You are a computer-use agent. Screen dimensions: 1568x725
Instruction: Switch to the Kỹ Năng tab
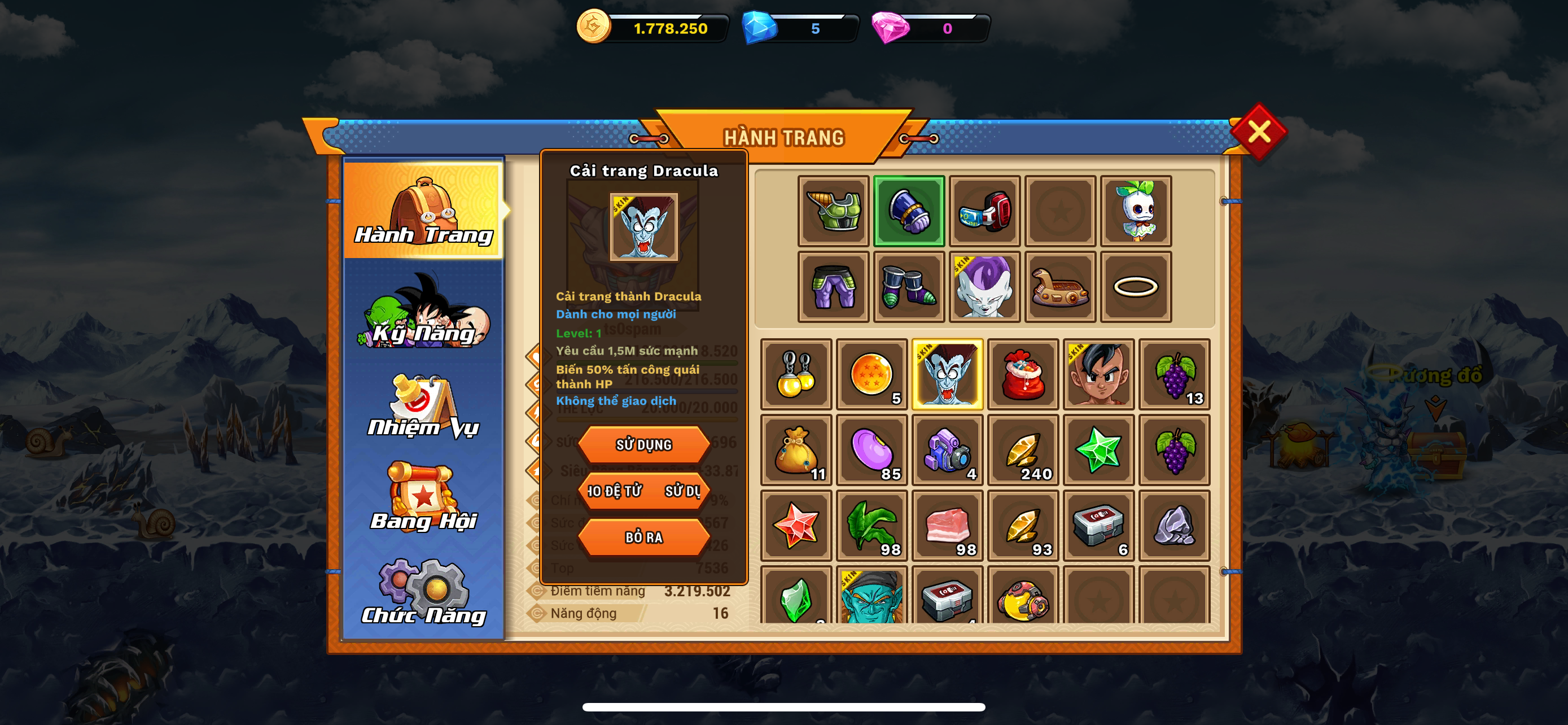(424, 313)
